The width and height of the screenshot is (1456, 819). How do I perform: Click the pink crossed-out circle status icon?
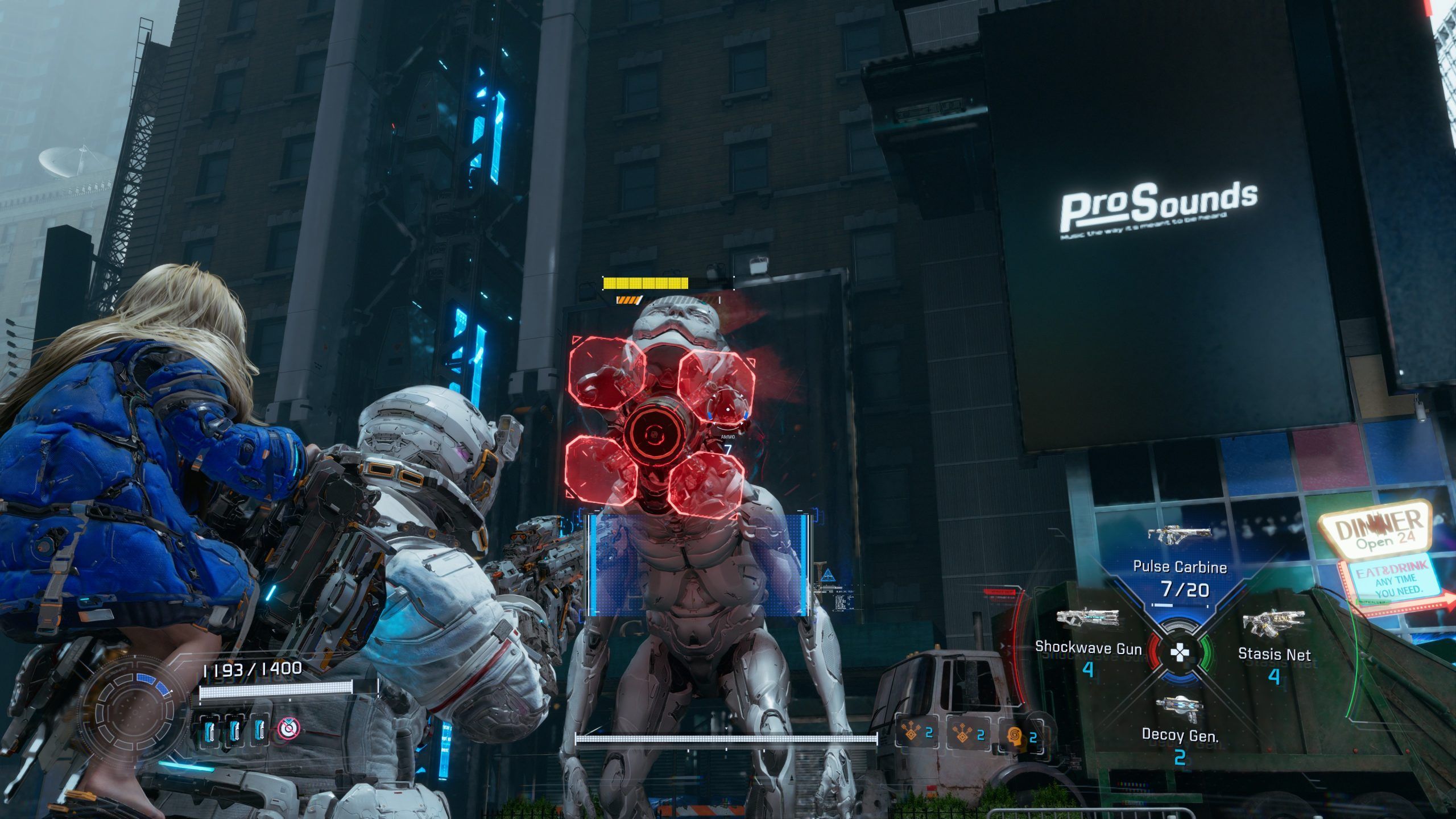click(x=288, y=728)
